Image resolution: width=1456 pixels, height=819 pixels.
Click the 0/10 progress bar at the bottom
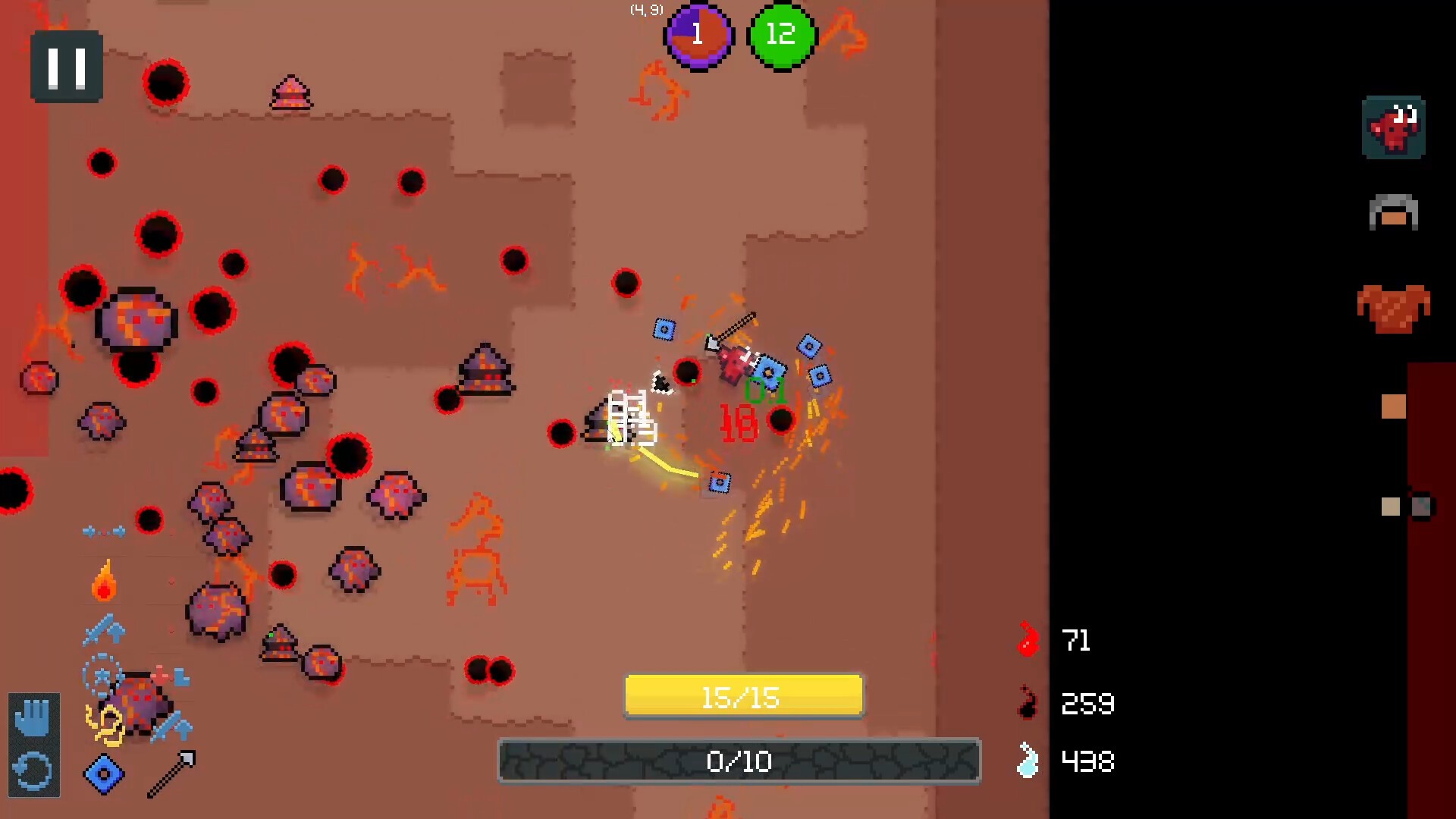coord(738,761)
